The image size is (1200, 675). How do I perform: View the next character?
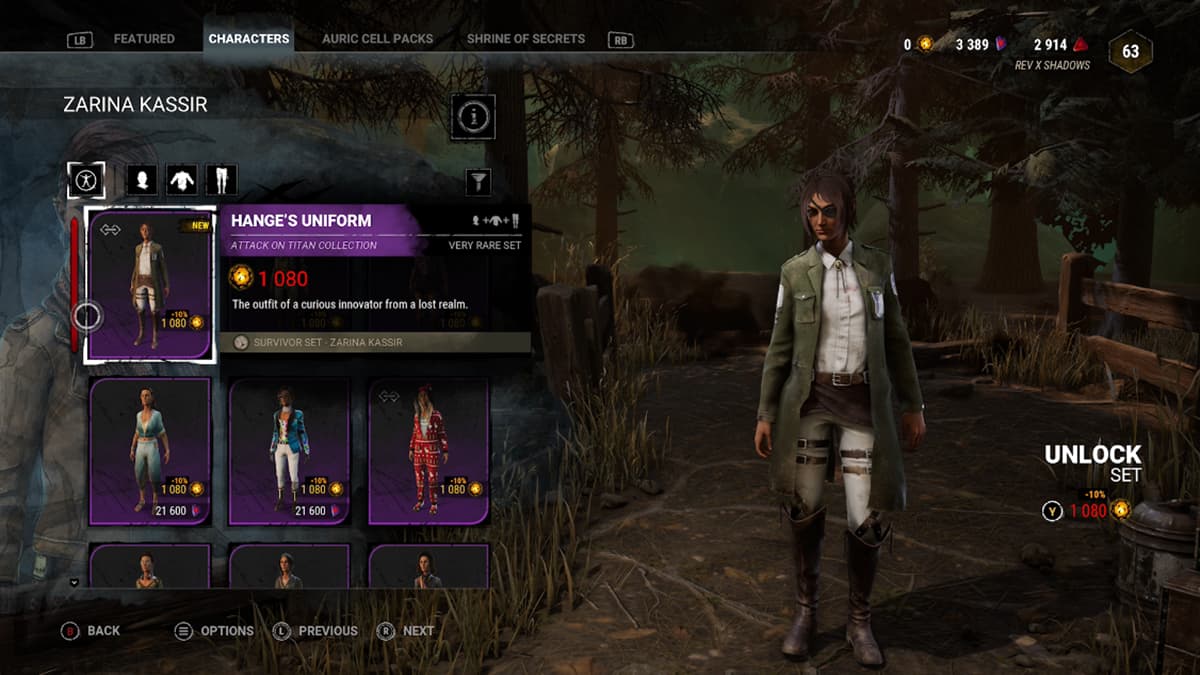coord(406,631)
